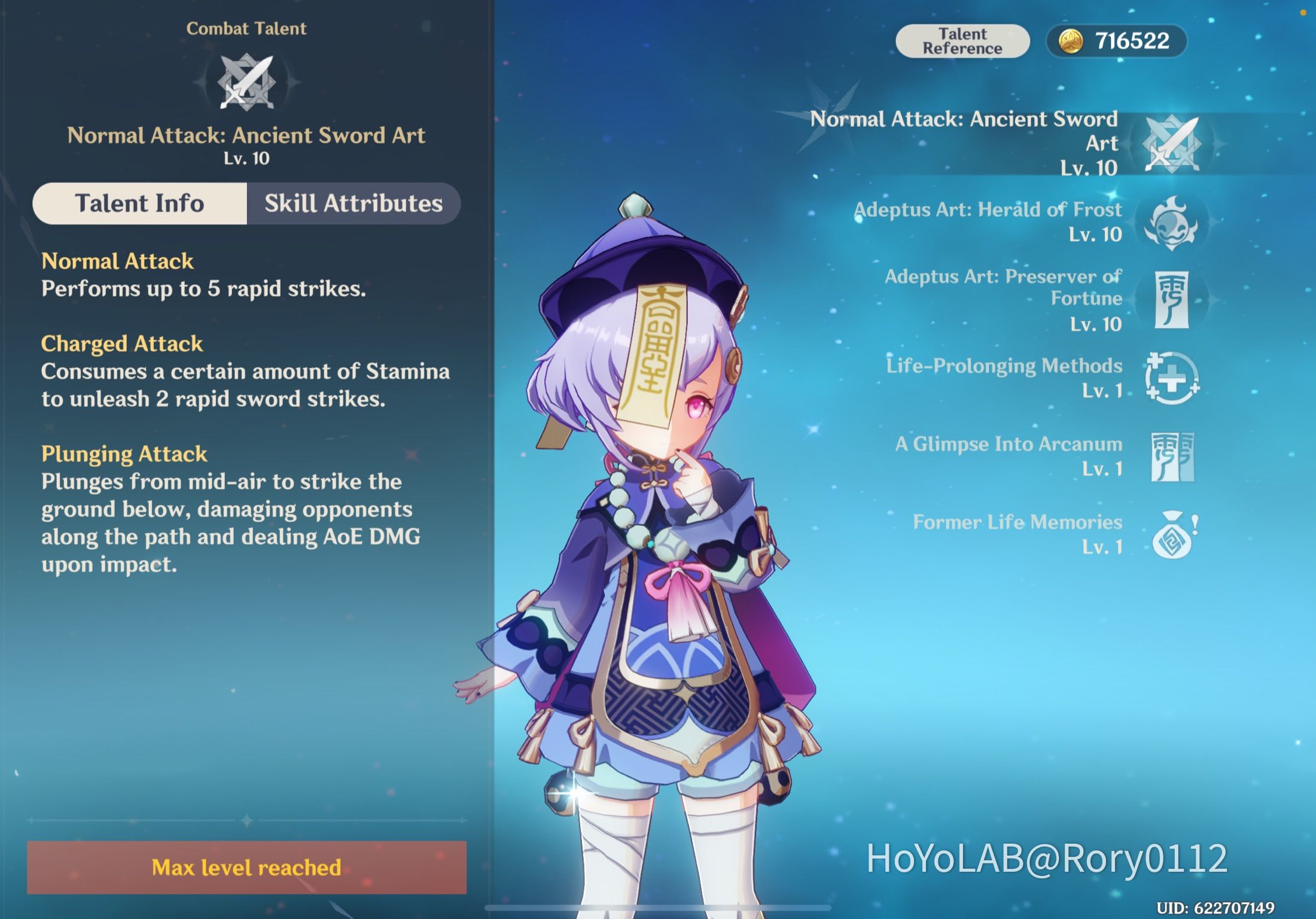Image resolution: width=1316 pixels, height=919 pixels.
Task: Click the Combat Talent sword emblem at top left
Action: (247, 81)
